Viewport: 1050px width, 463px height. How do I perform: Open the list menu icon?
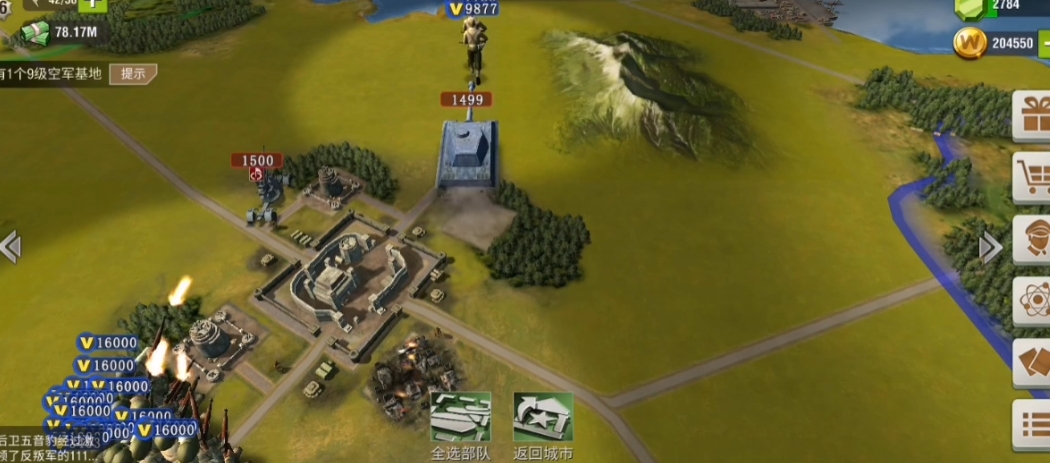click(1032, 425)
